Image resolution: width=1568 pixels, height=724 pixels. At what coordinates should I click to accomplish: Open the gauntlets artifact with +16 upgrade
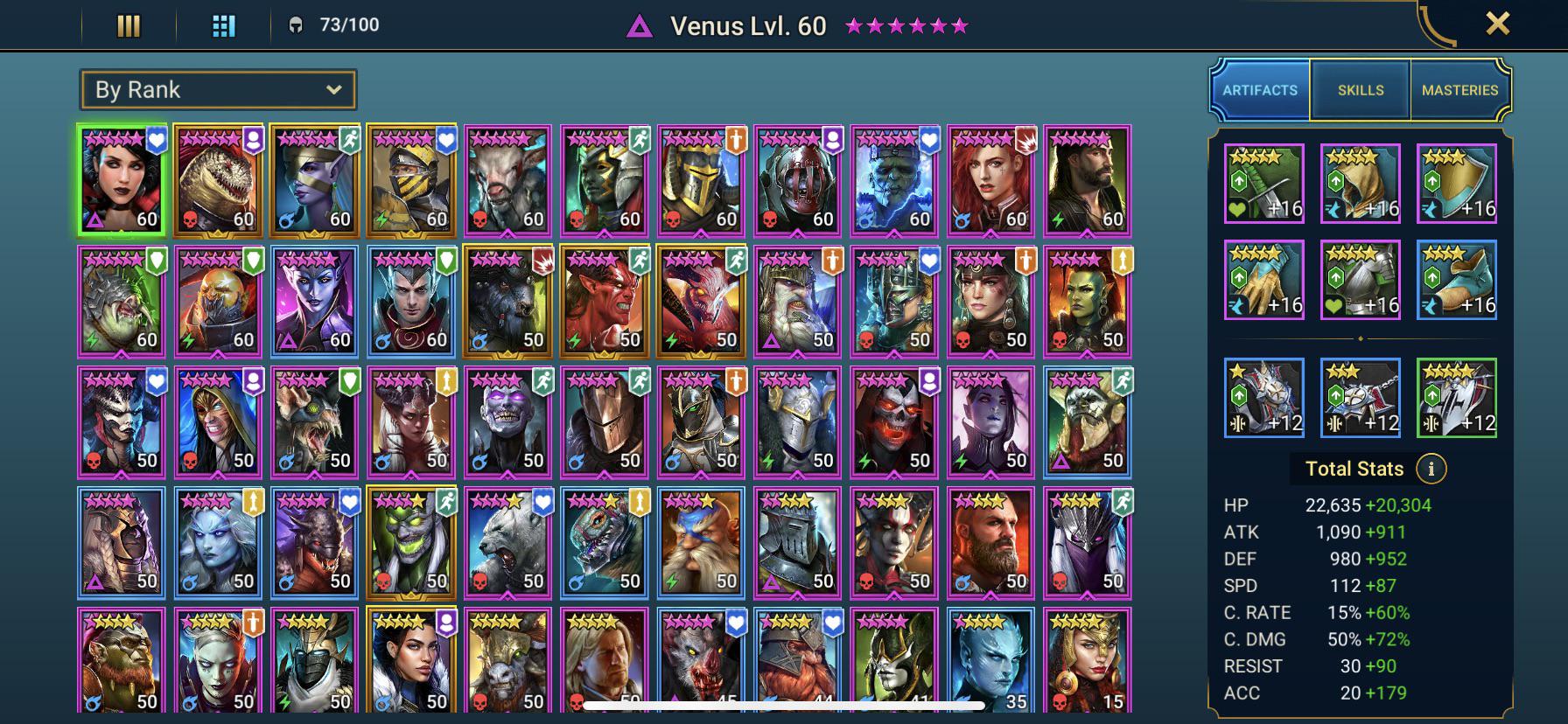pyautogui.click(x=1263, y=279)
